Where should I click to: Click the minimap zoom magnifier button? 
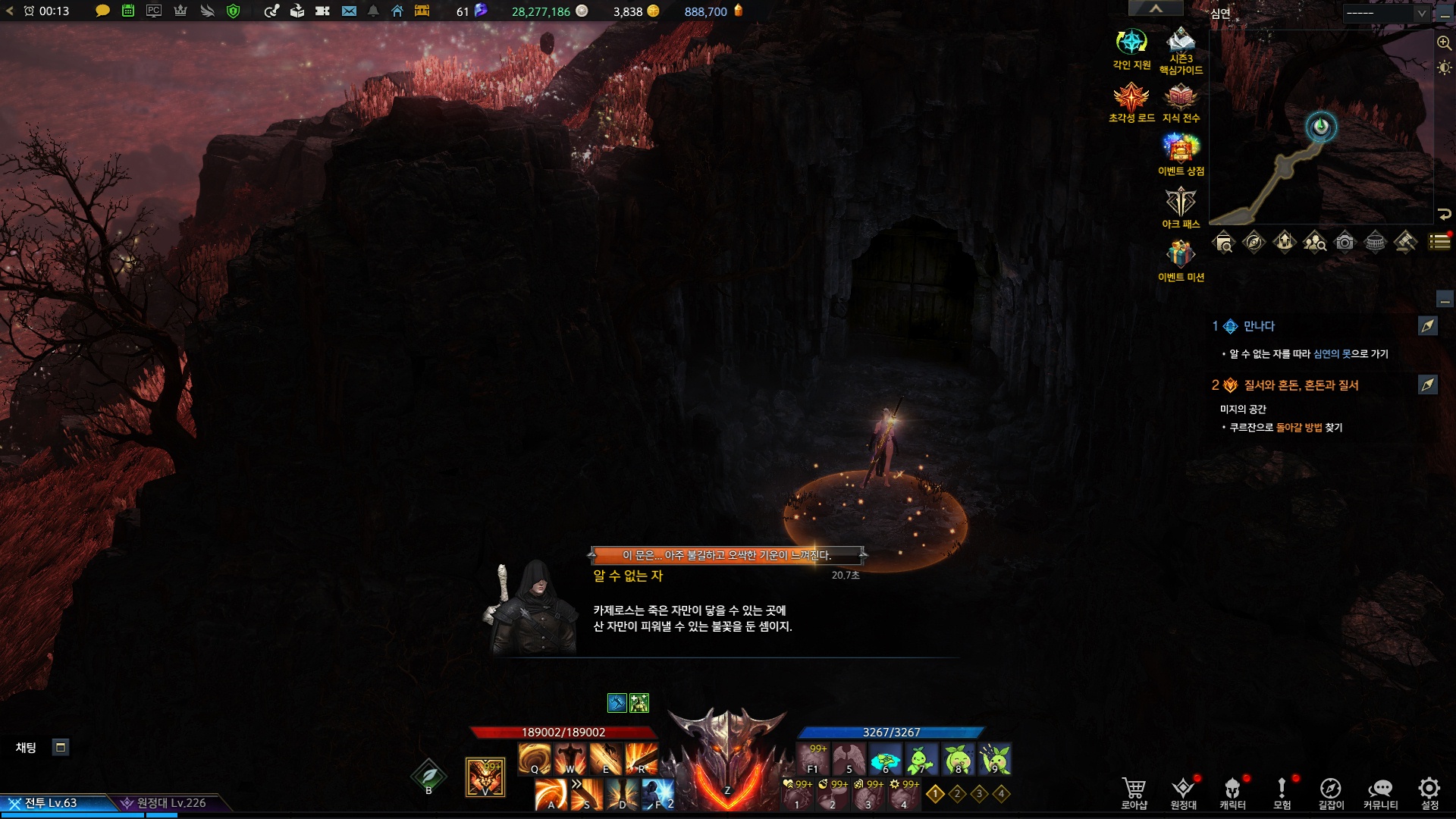[1444, 43]
